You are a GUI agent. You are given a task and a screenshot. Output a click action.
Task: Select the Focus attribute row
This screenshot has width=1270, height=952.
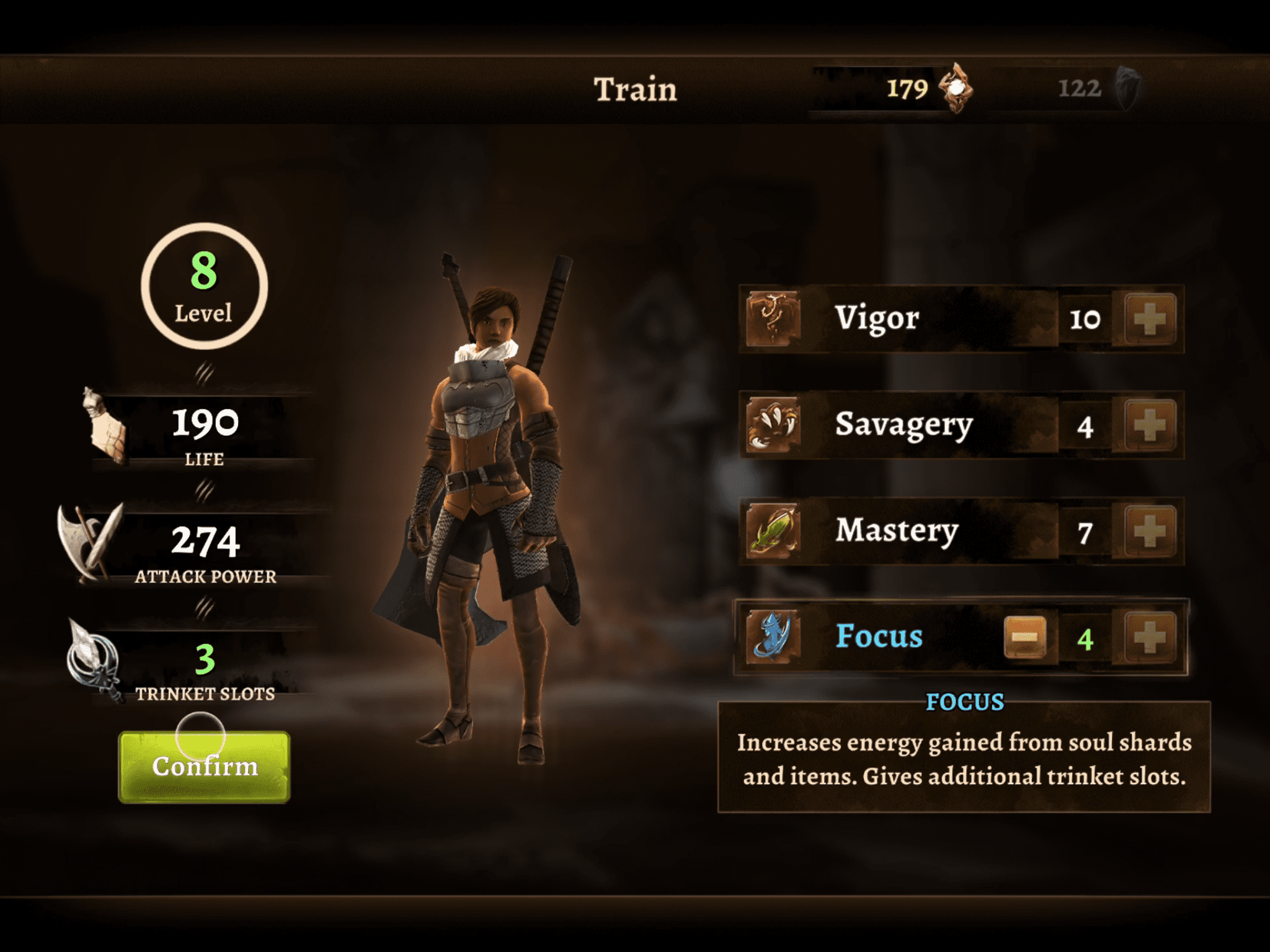(881, 637)
